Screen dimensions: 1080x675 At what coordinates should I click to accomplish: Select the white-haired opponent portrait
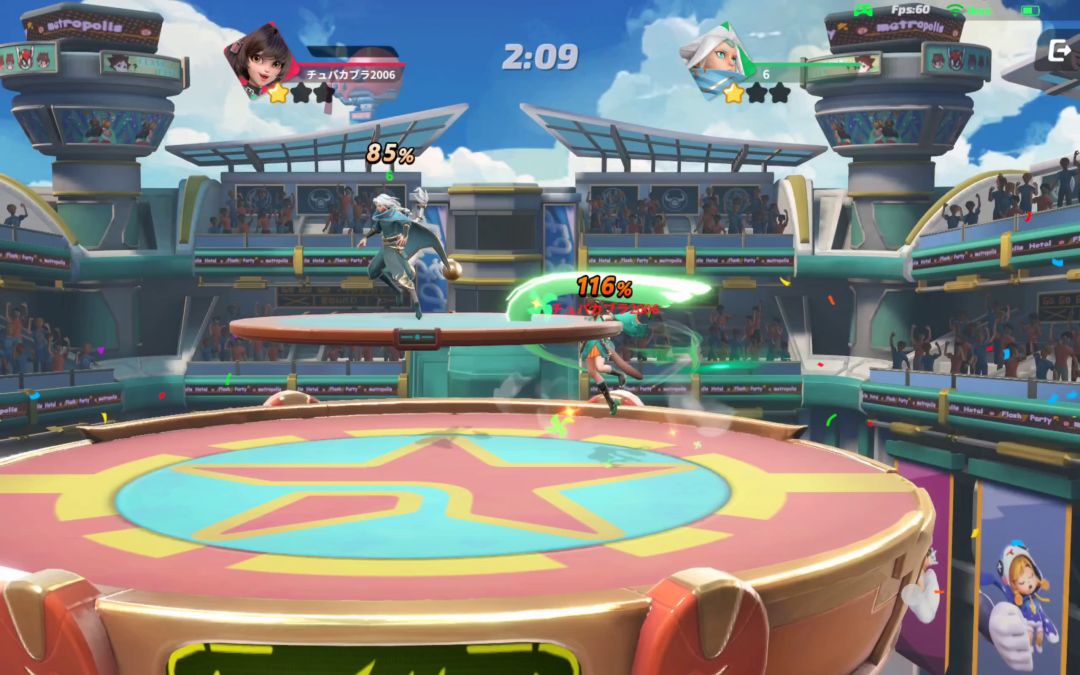coord(716,56)
